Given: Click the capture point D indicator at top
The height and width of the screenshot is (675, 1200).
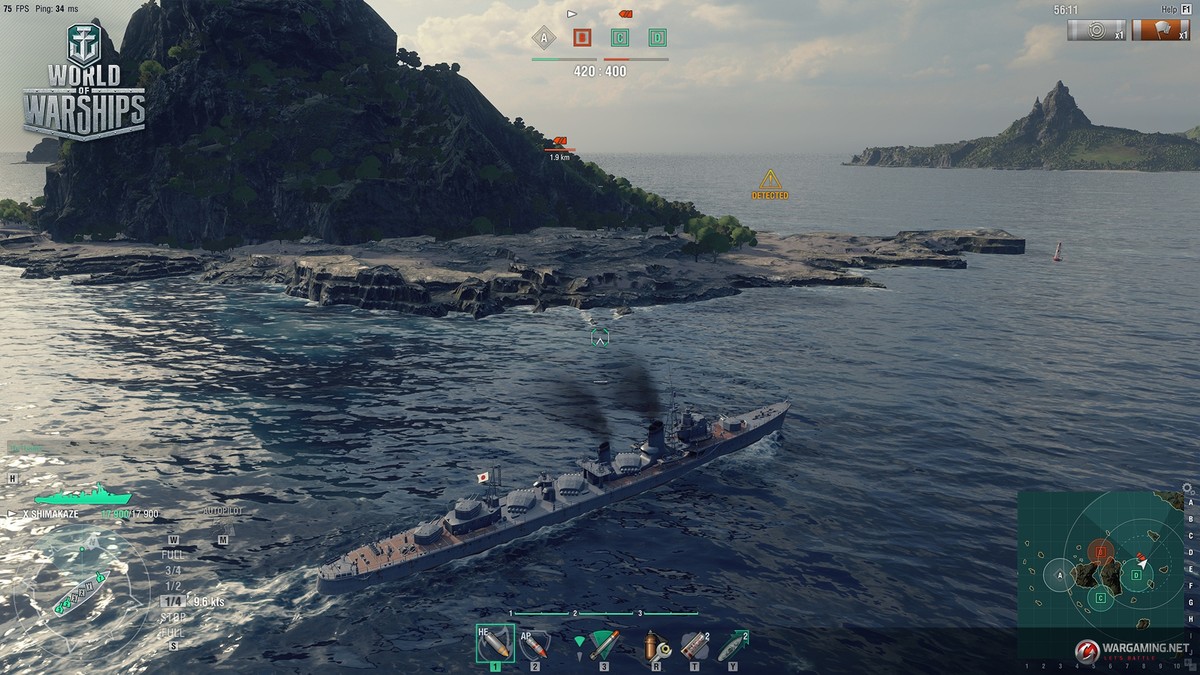Looking at the screenshot, I should tap(657, 38).
